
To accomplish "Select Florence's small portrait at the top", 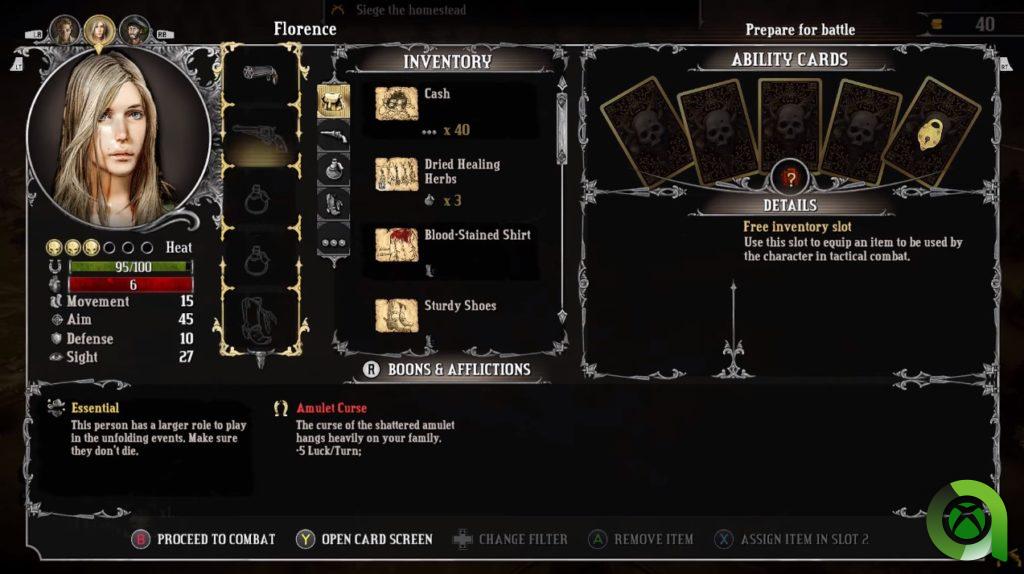I will (99, 31).
